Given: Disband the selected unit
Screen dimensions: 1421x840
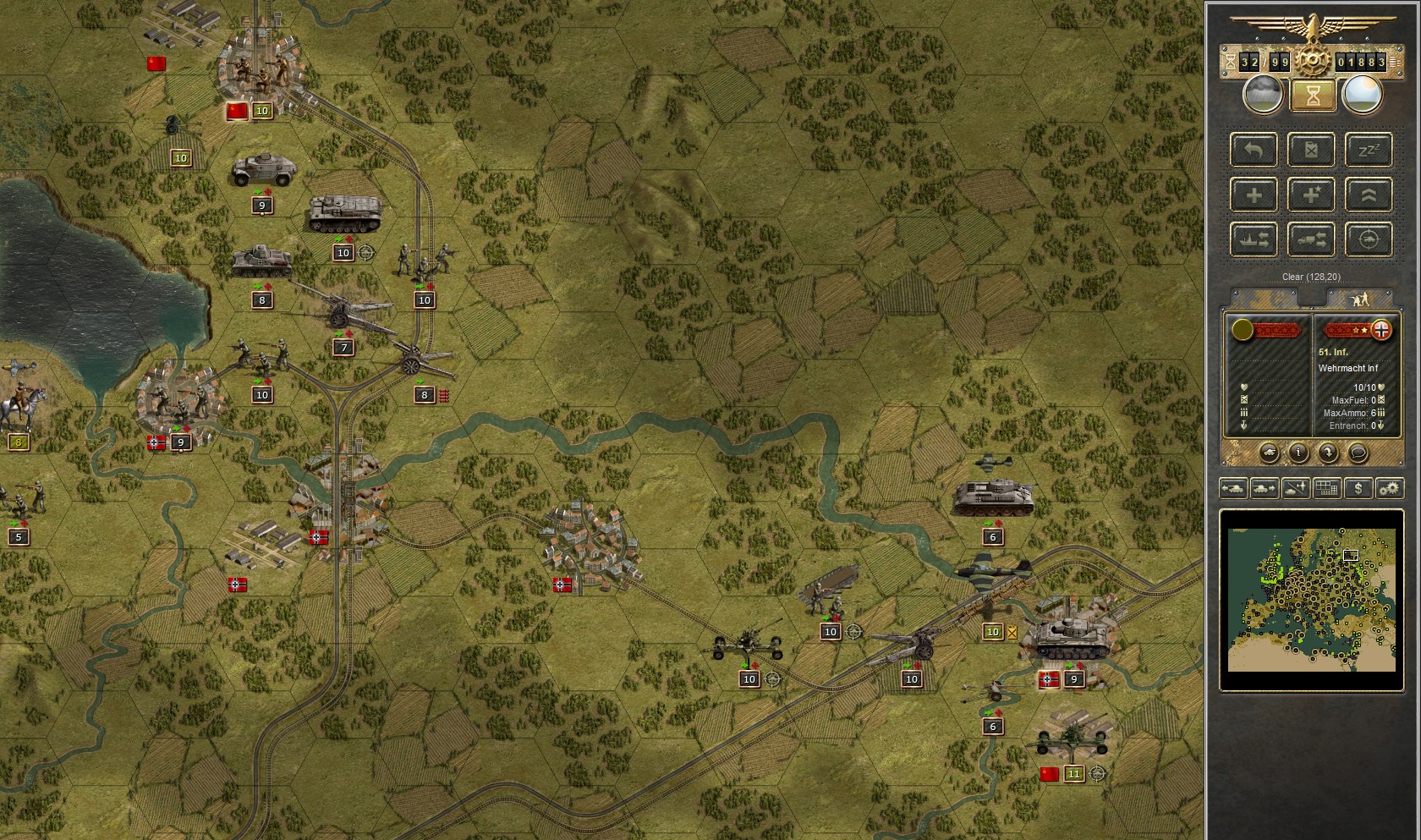Looking at the screenshot, I should click(x=1310, y=151).
